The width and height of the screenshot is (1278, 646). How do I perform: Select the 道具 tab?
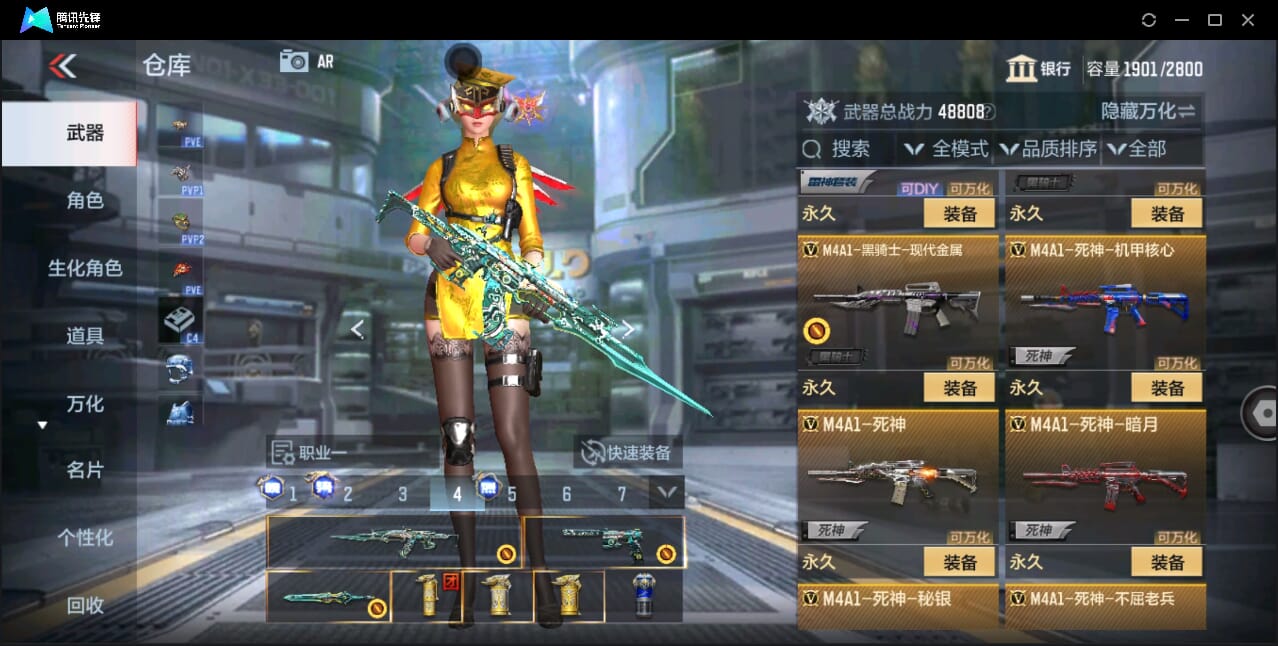pyautogui.click(x=85, y=336)
